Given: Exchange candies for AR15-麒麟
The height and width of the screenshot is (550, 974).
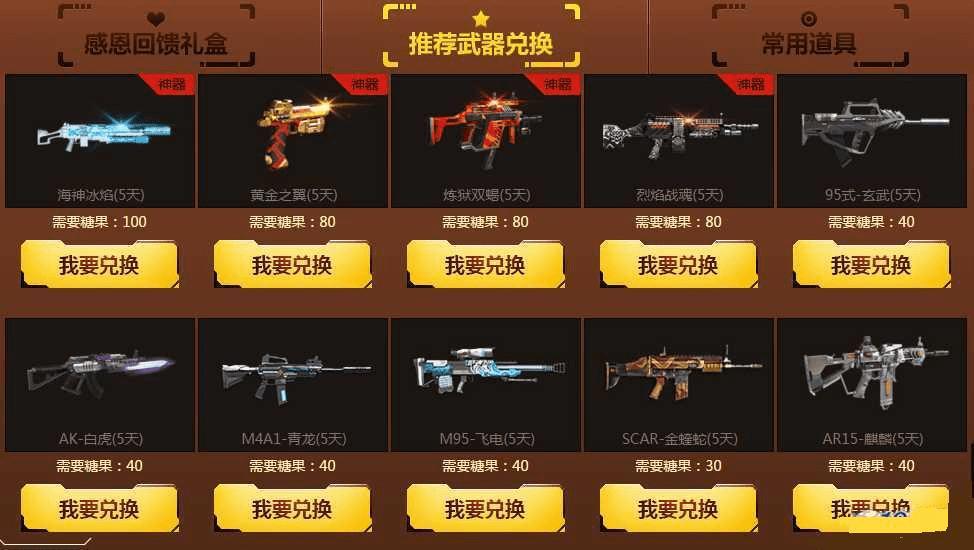Looking at the screenshot, I should pos(871,509).
